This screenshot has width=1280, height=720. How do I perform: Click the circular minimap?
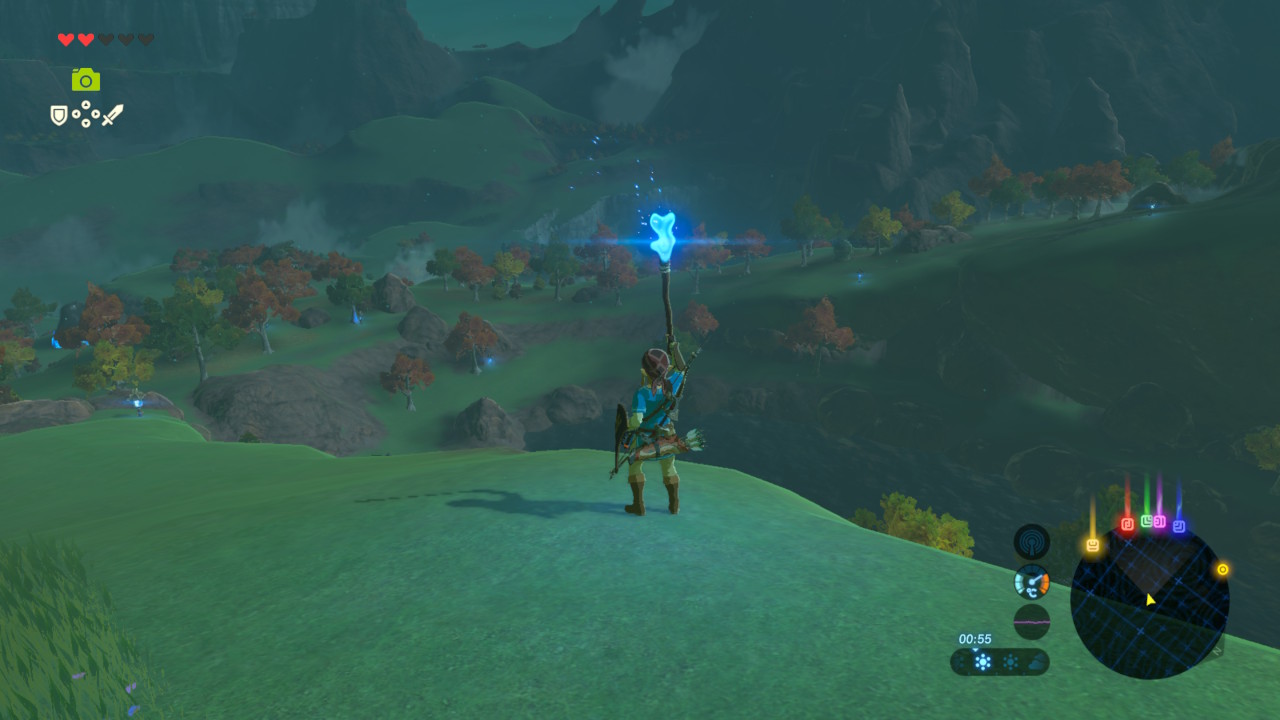1149,601
